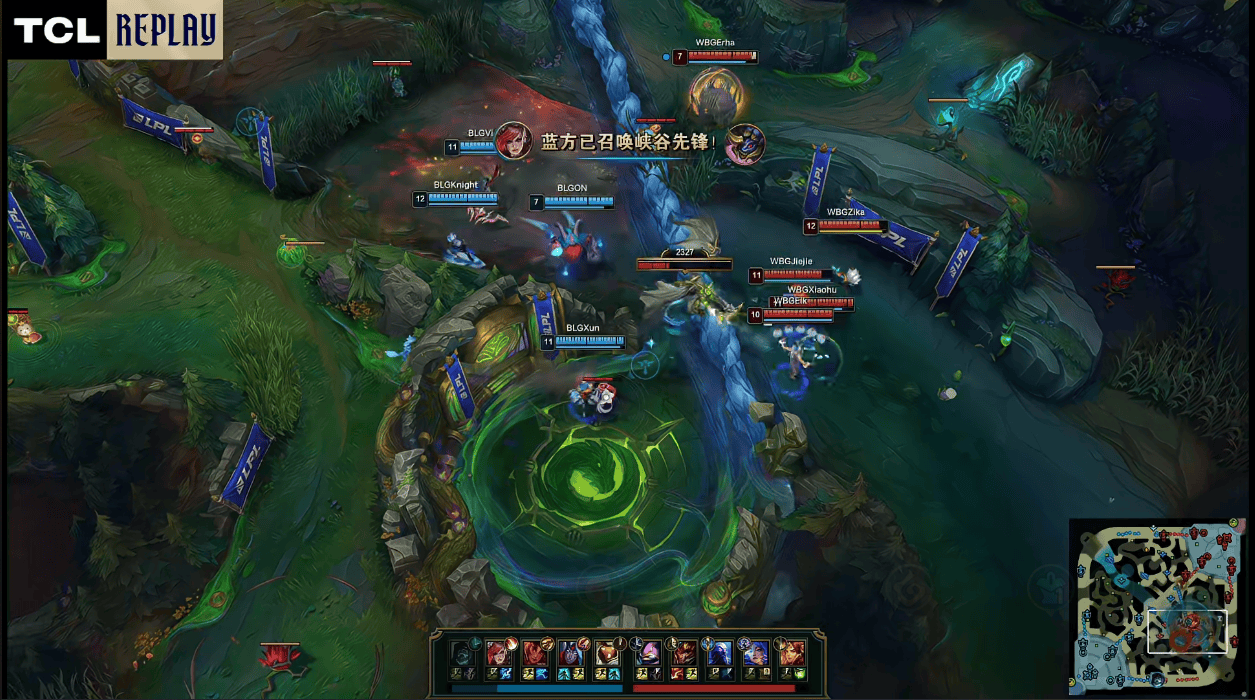Click the white camera view box on minimap

pyautogui.click(x=1186, y=631)
